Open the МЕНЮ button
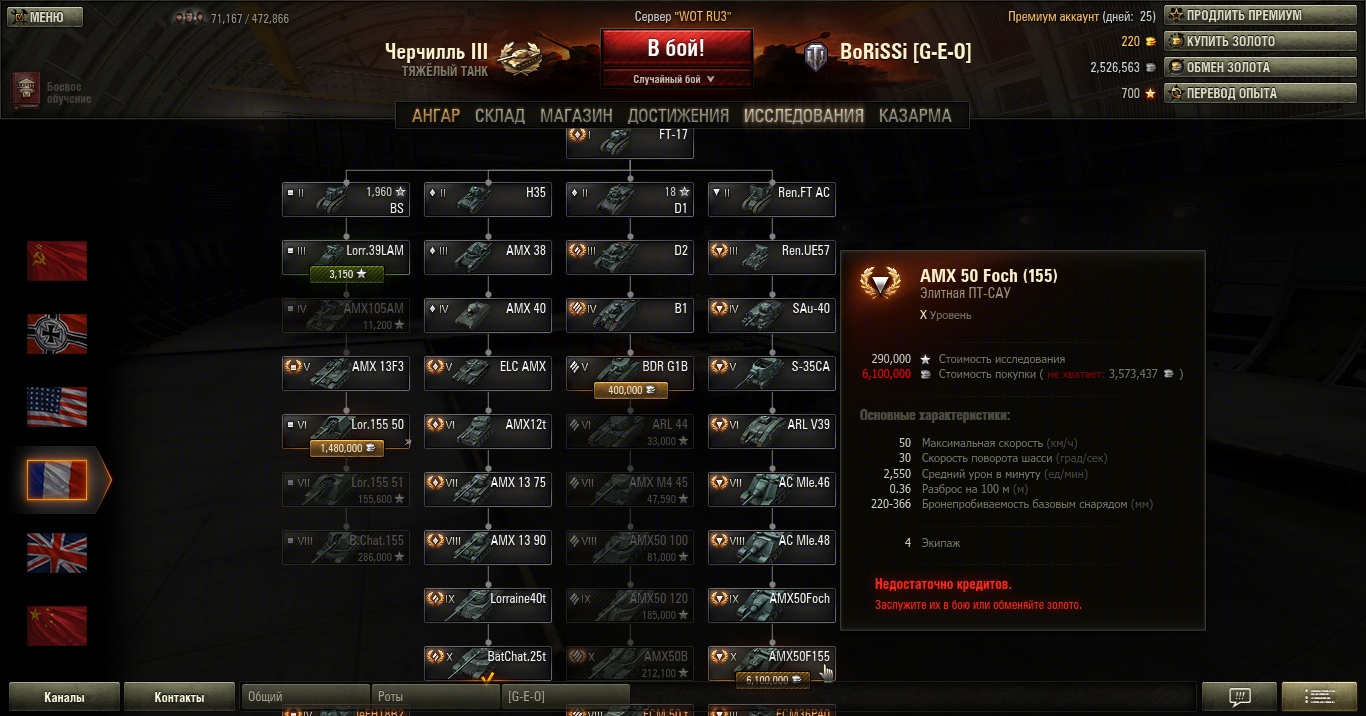This screenshot has height=716, width=1366. (x=45, y=17)
